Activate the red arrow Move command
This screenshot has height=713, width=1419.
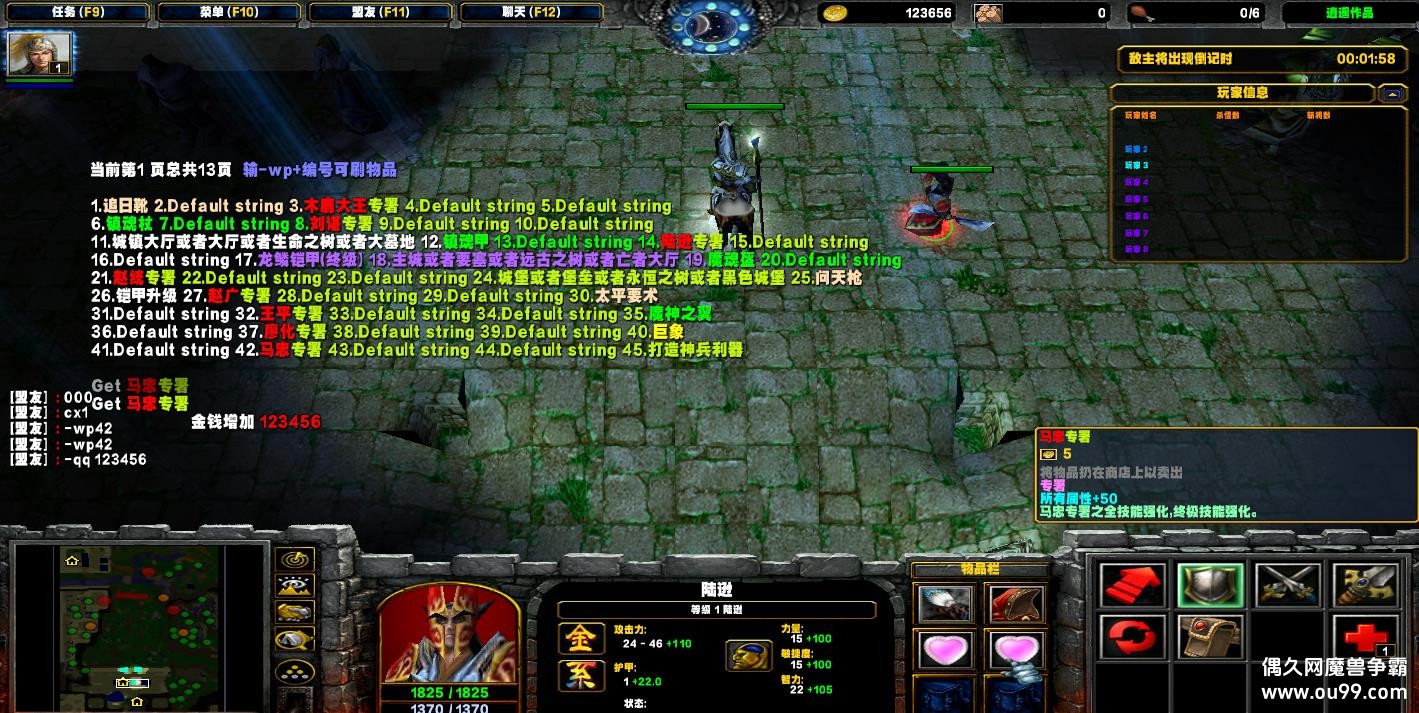pyautogui.click(x=1133, y=585)
